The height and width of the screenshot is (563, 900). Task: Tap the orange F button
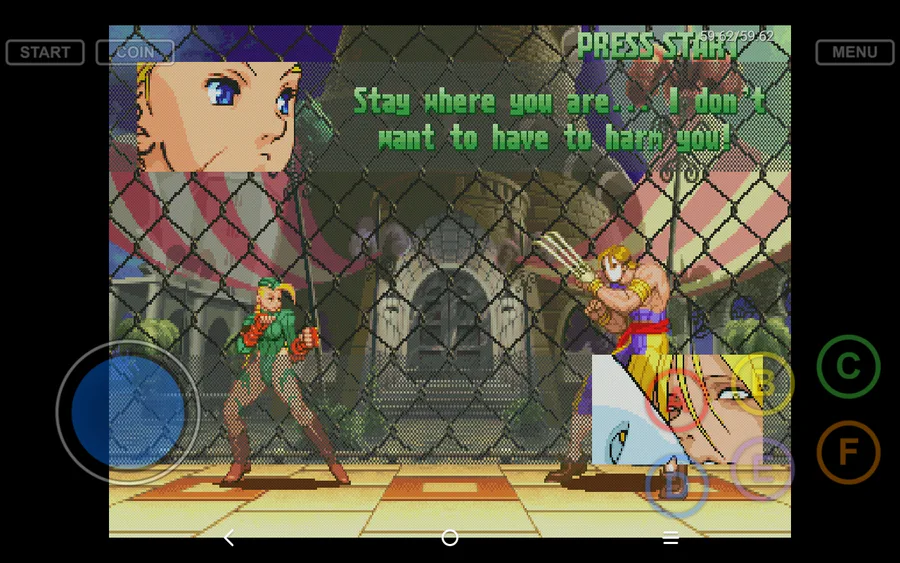(x=848, y=453)
